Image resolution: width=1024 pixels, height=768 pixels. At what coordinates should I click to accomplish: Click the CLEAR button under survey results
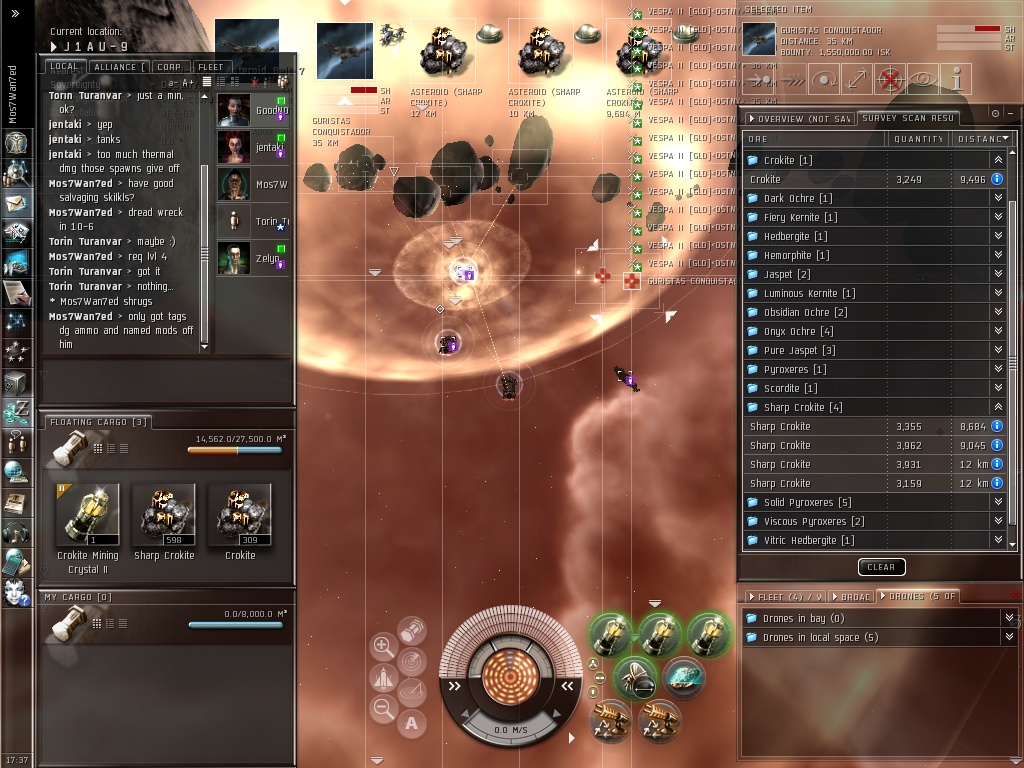[x=881, y=567]
